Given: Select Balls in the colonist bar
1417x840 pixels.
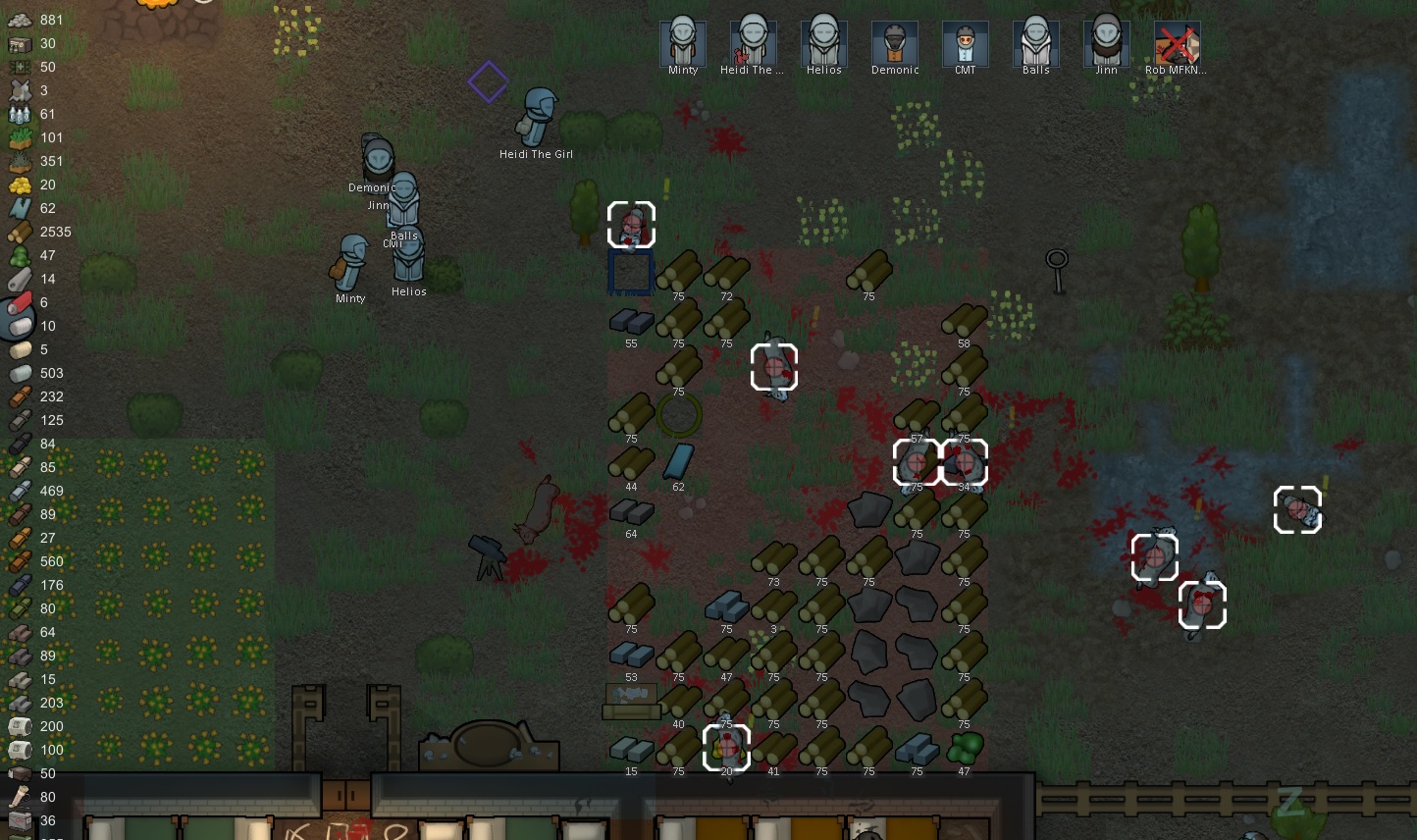Looking at the screenshot, I should [1035, 41].
